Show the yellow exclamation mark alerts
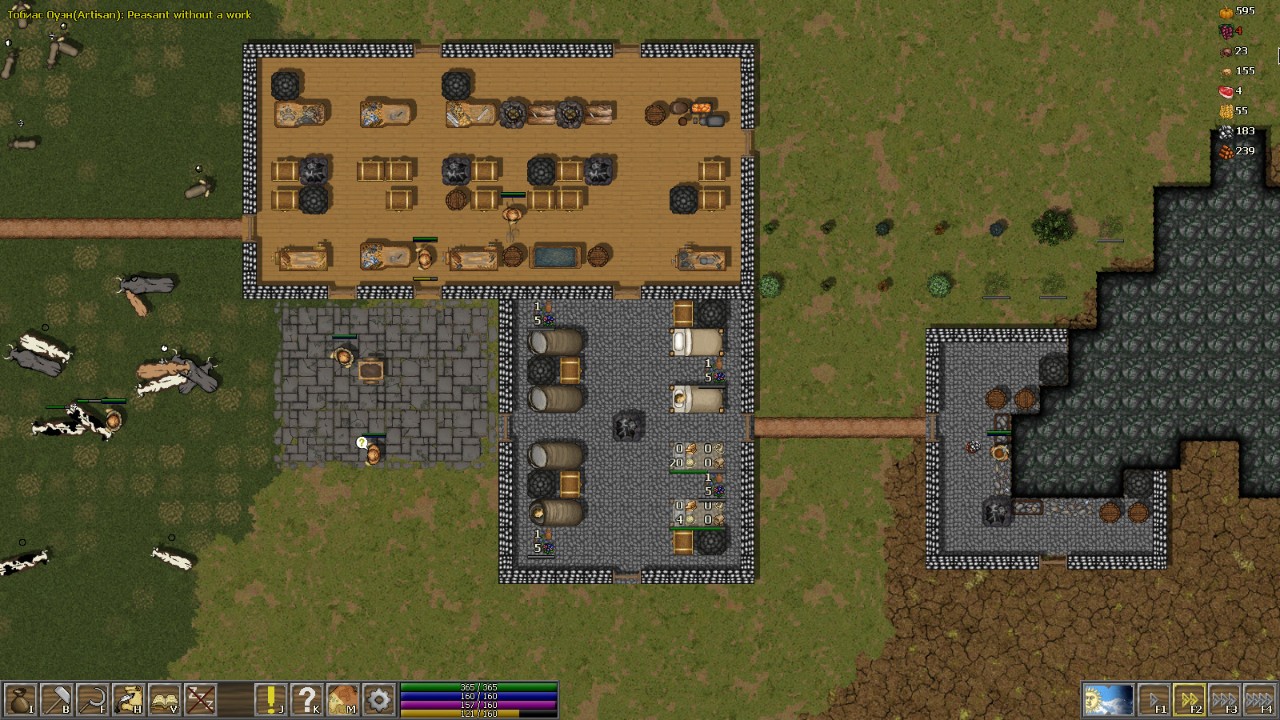Image resolution: width=1280 pixels, height=720 pixels. tap(270, 699)
